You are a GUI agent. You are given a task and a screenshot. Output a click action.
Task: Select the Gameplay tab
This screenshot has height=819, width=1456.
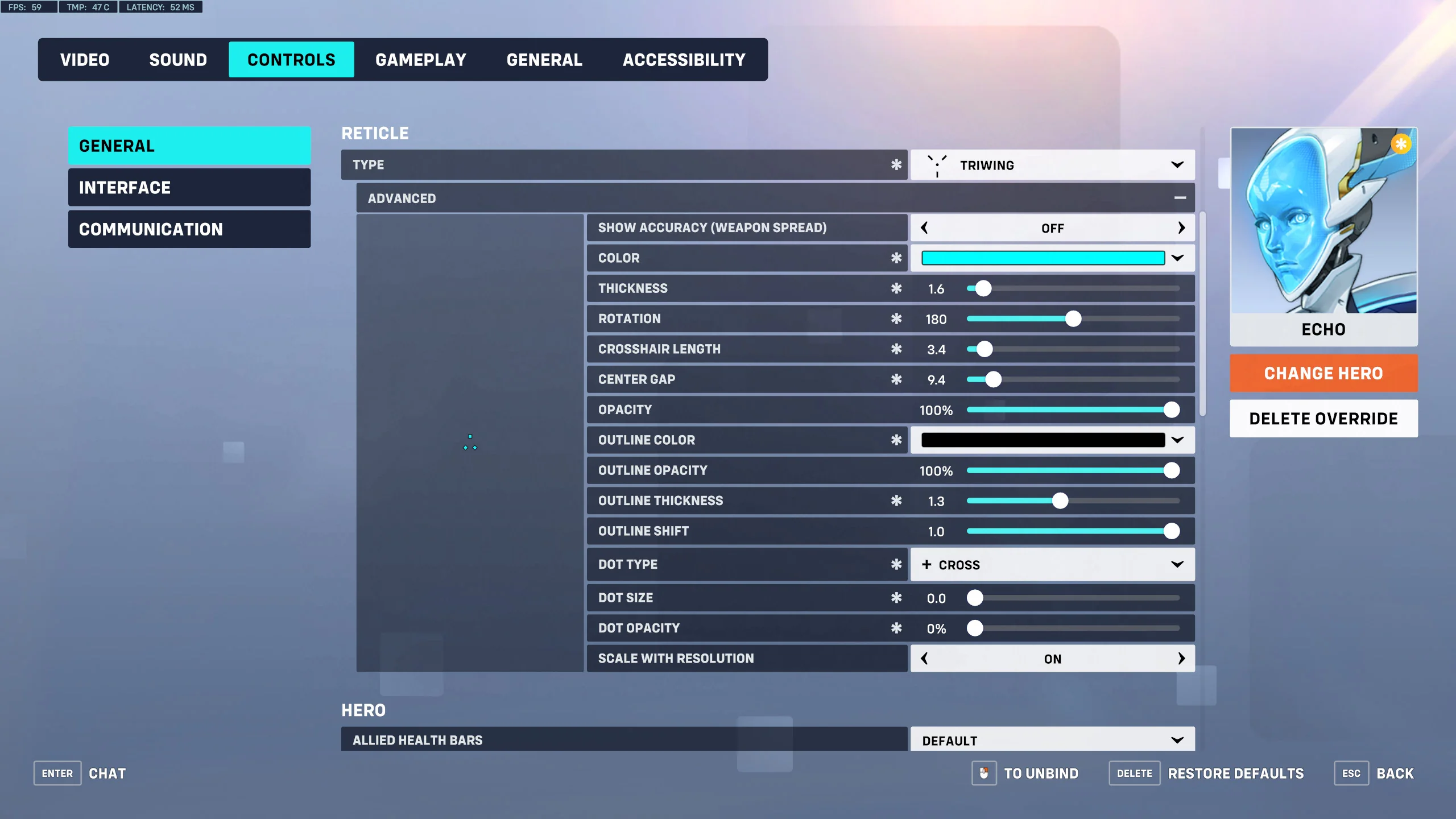(x=421, y=60)
